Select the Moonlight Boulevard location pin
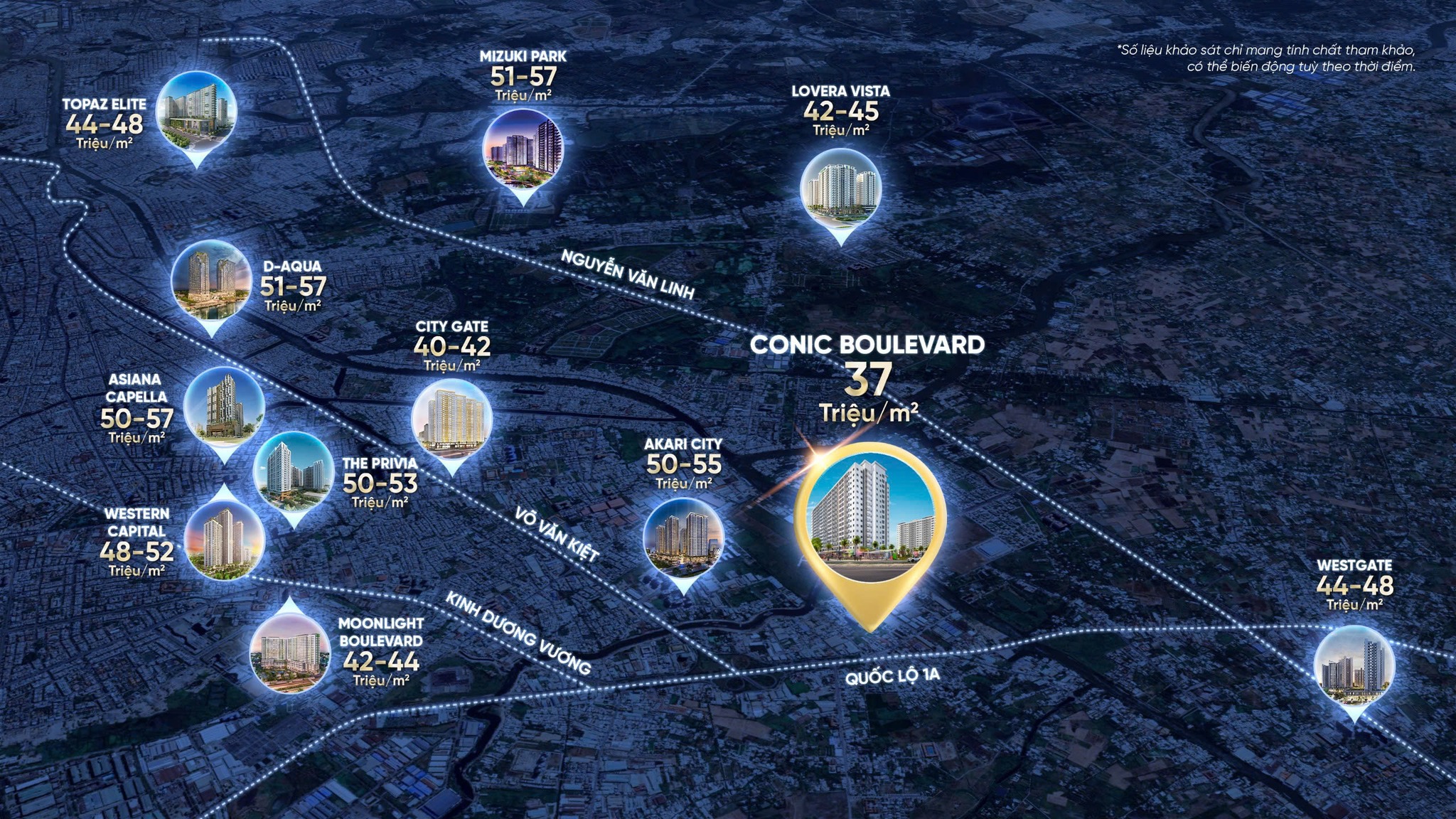This screenshot has height=819, width=1456. click(x=290, y=653)
